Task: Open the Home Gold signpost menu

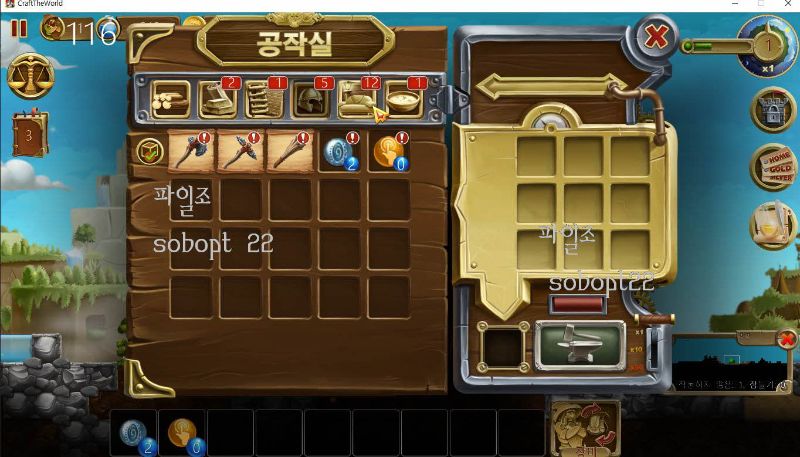Action: point(772,166)
